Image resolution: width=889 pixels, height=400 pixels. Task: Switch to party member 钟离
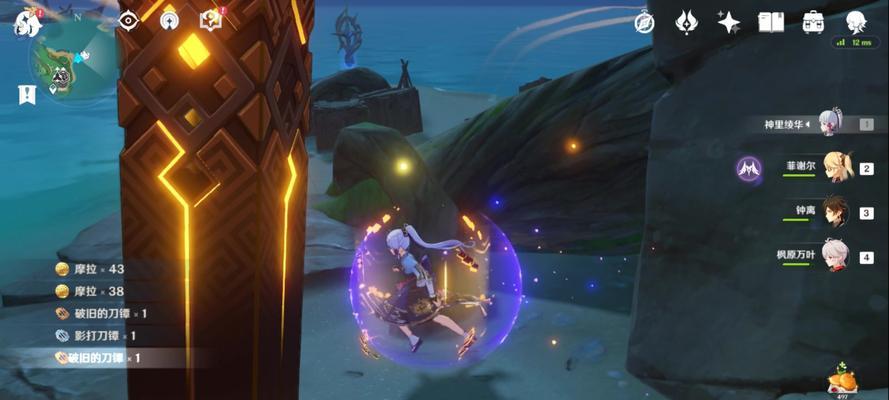point(836,211)
